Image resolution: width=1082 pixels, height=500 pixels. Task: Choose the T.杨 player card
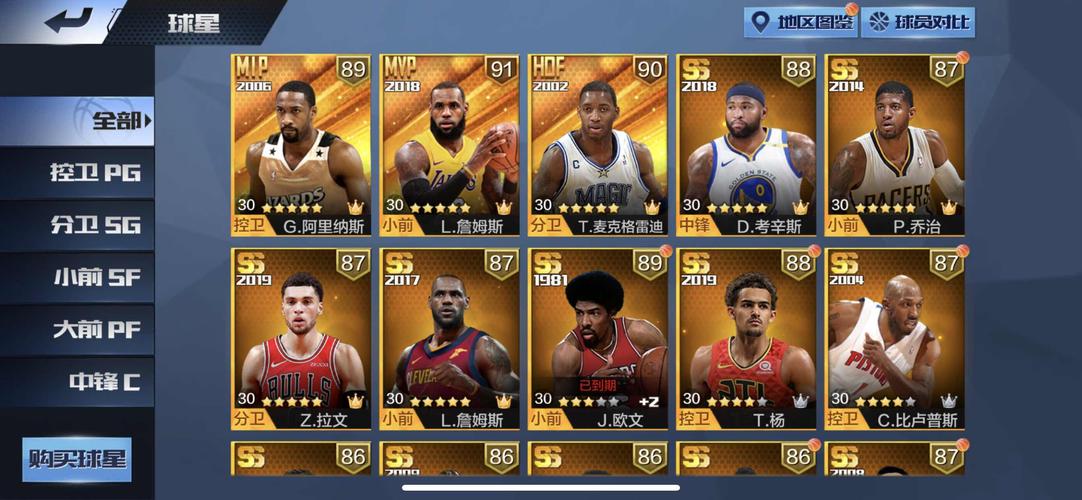coord(747,339)
